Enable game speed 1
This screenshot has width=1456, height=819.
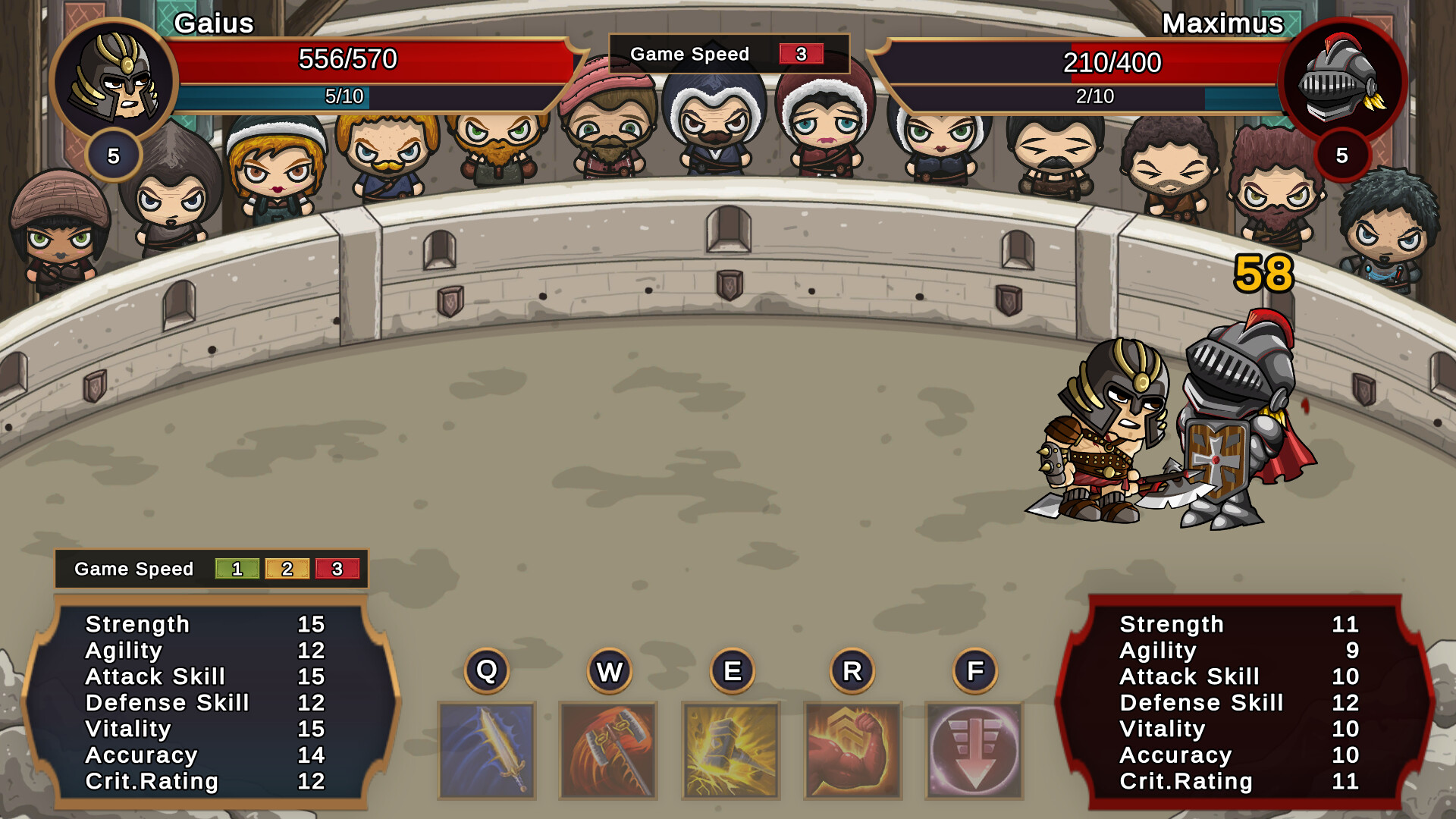pos(237,569)
